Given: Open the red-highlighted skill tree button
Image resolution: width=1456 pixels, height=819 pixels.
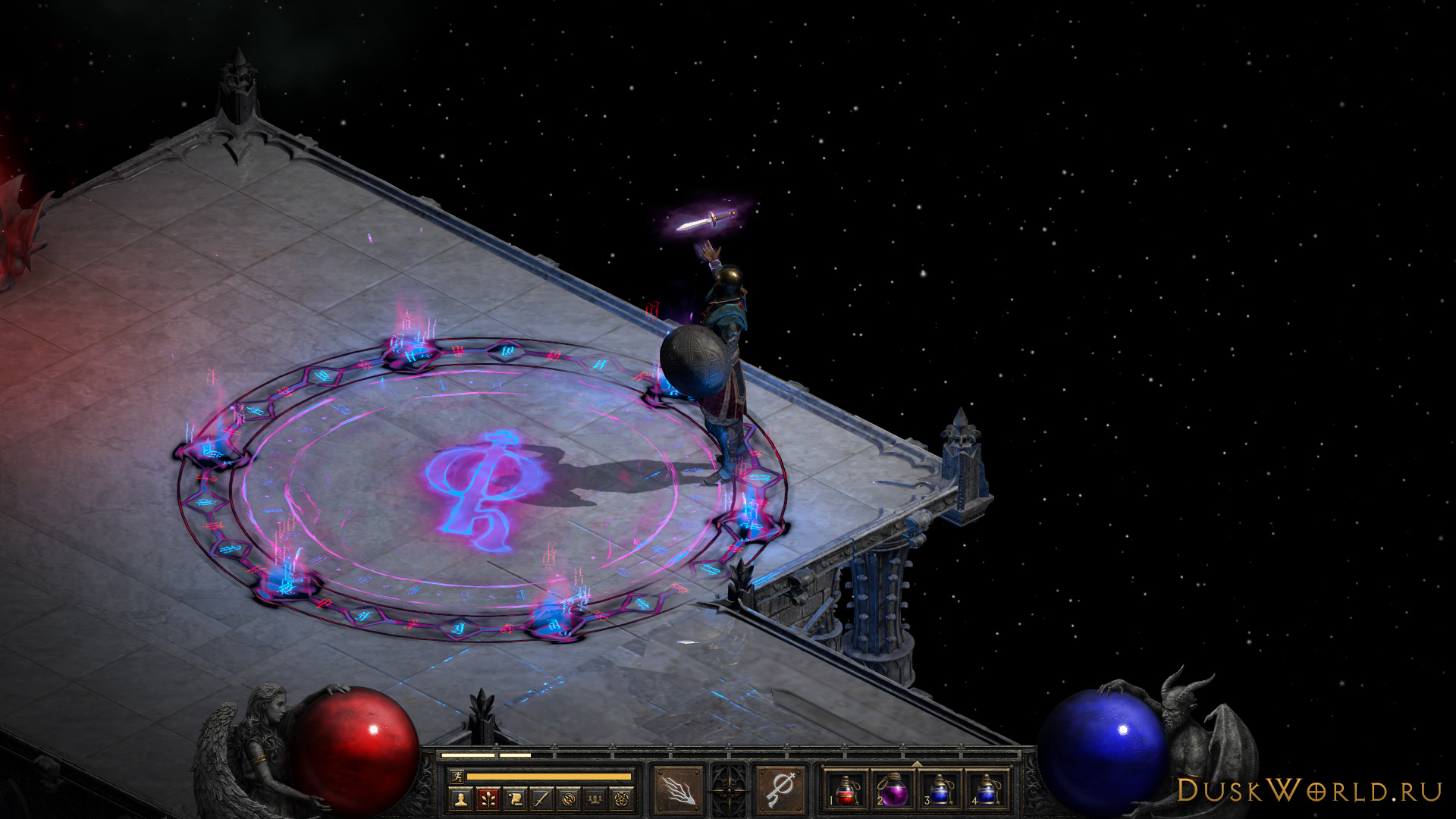Looking at the screenshot, I should click(x=487, y=799).
